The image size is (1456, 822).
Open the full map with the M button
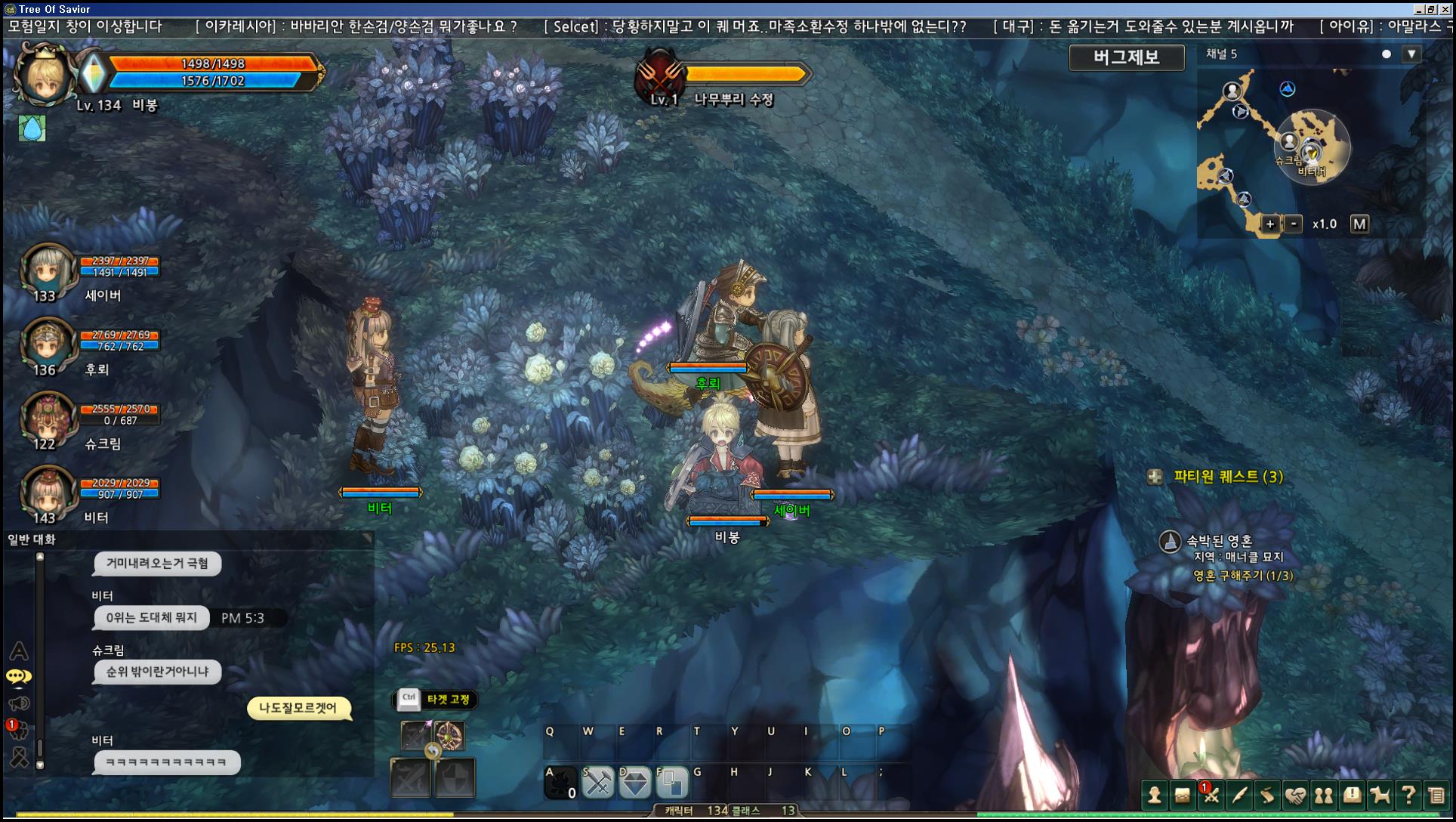[1359, 224]
